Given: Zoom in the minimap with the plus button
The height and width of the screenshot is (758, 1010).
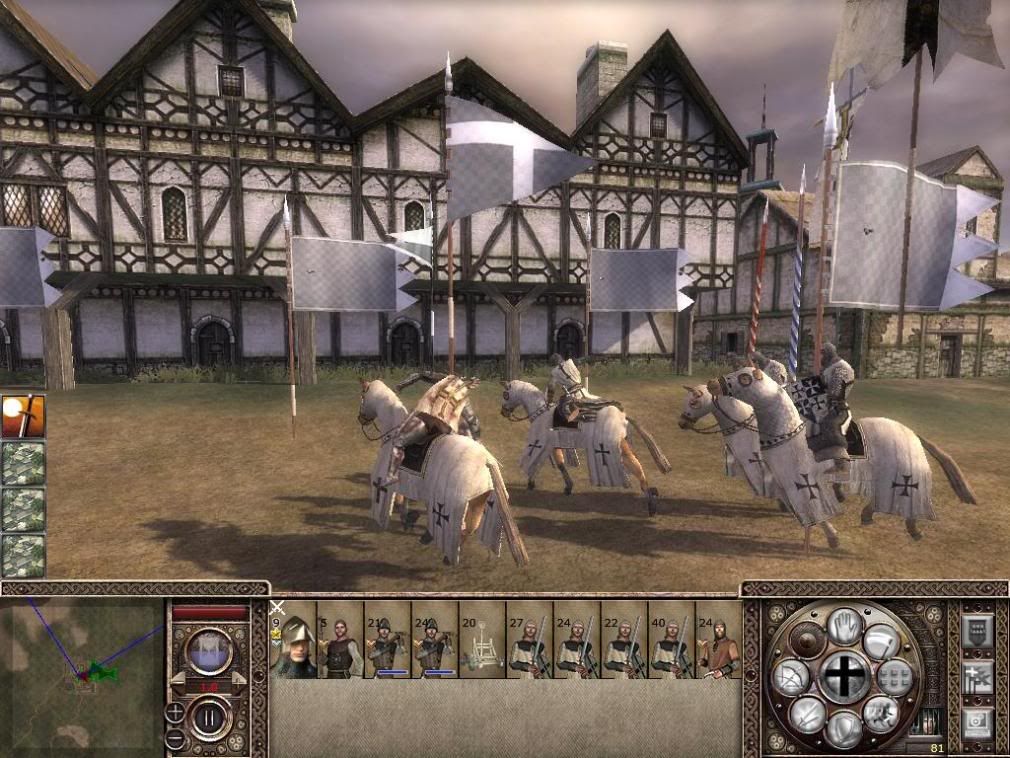Looking at the screenshot, I should coord(175,713).
